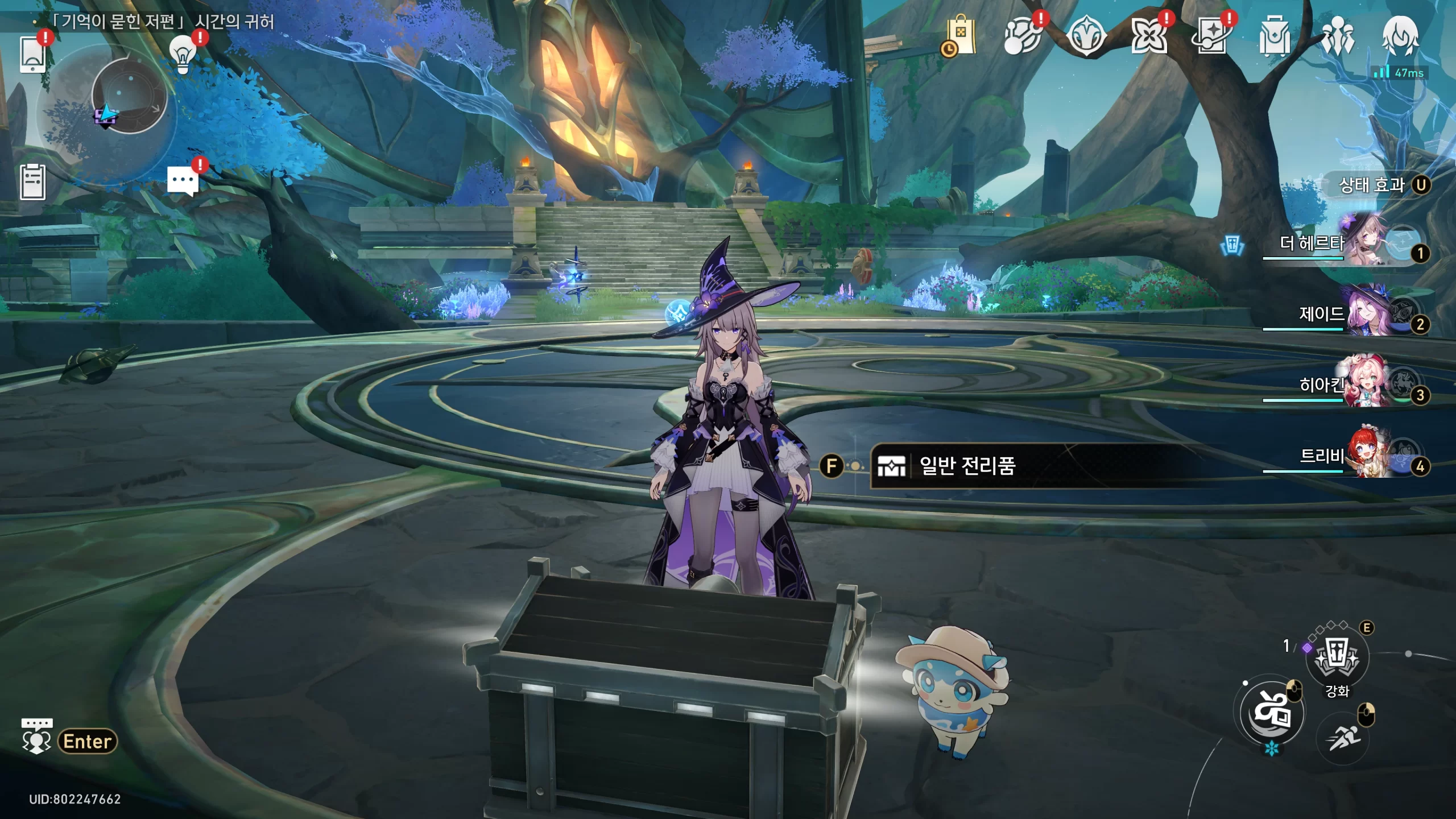This screenshot has width=1456, height=819.
Task: Switch to 더 헤르타 in the party
Action: (1342, 245)
